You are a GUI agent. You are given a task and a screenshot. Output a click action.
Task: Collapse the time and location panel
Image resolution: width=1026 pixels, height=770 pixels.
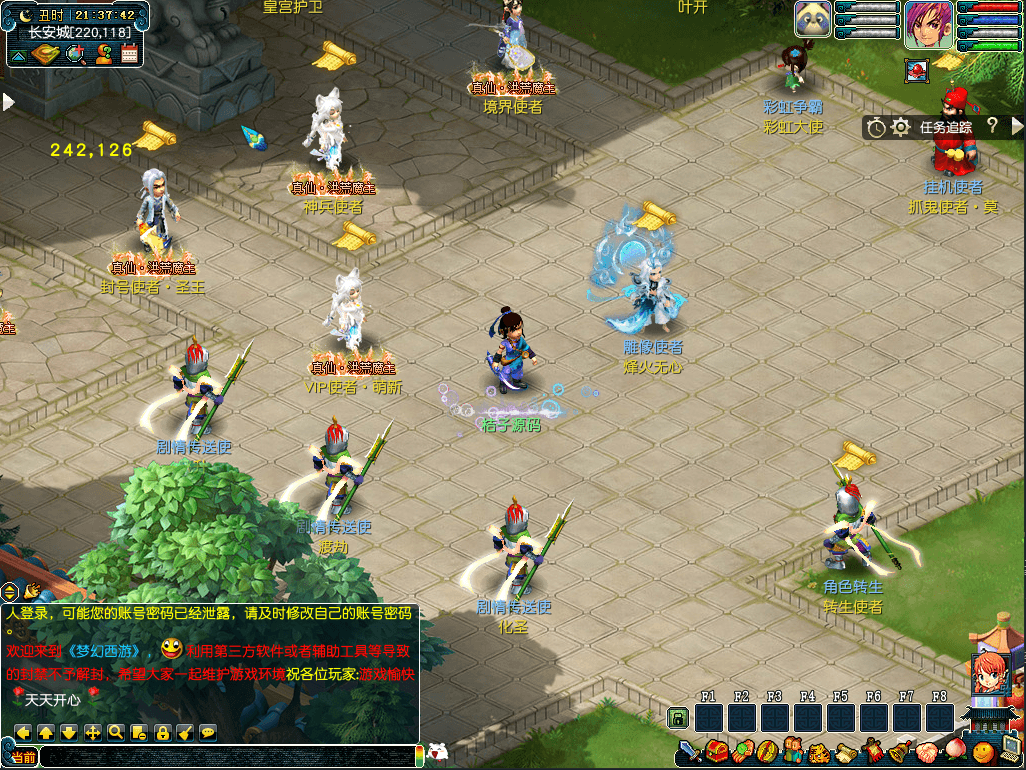click(x=17, y=56)
